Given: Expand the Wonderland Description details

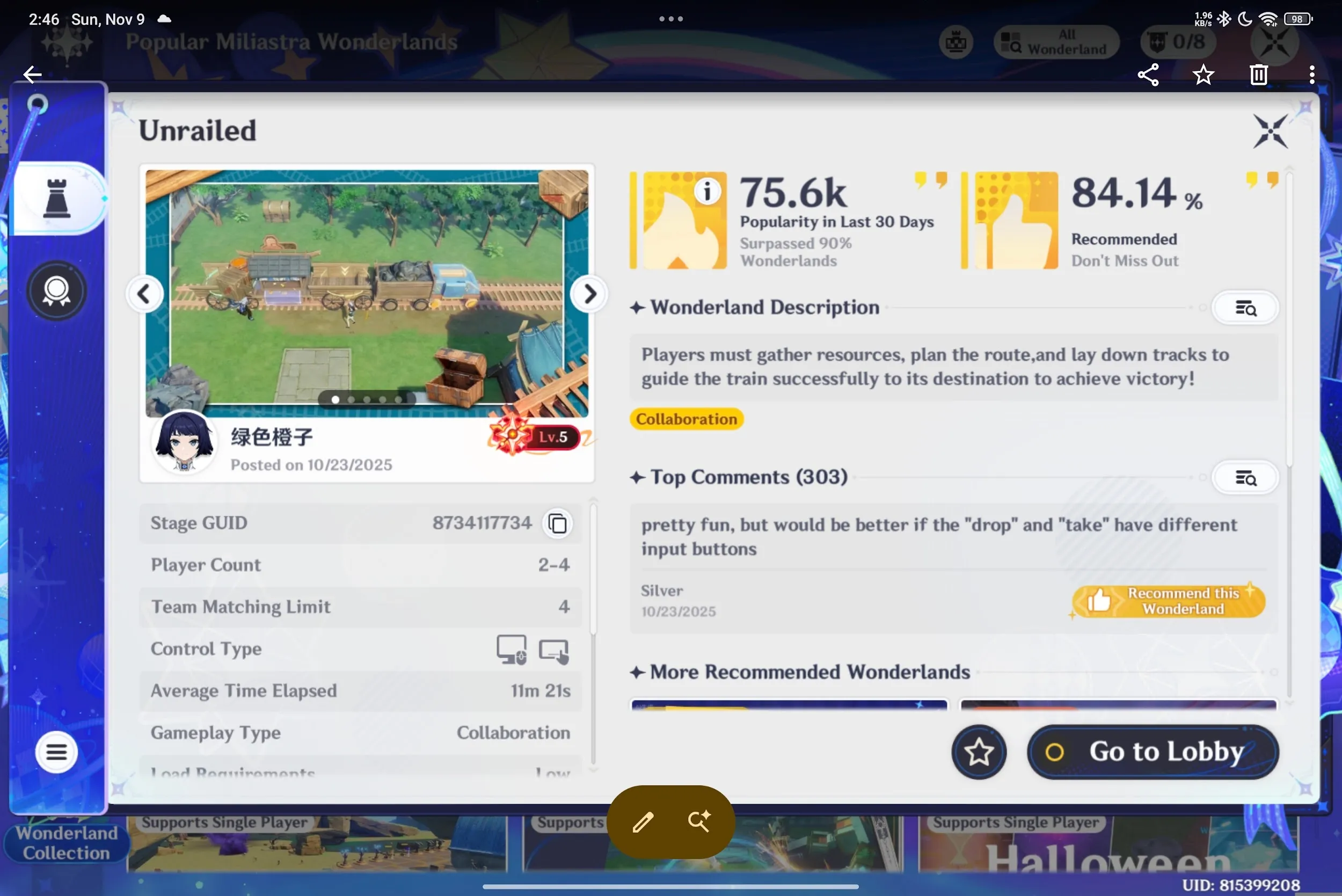Looking at the screenshot, I should coord(1245,308).
